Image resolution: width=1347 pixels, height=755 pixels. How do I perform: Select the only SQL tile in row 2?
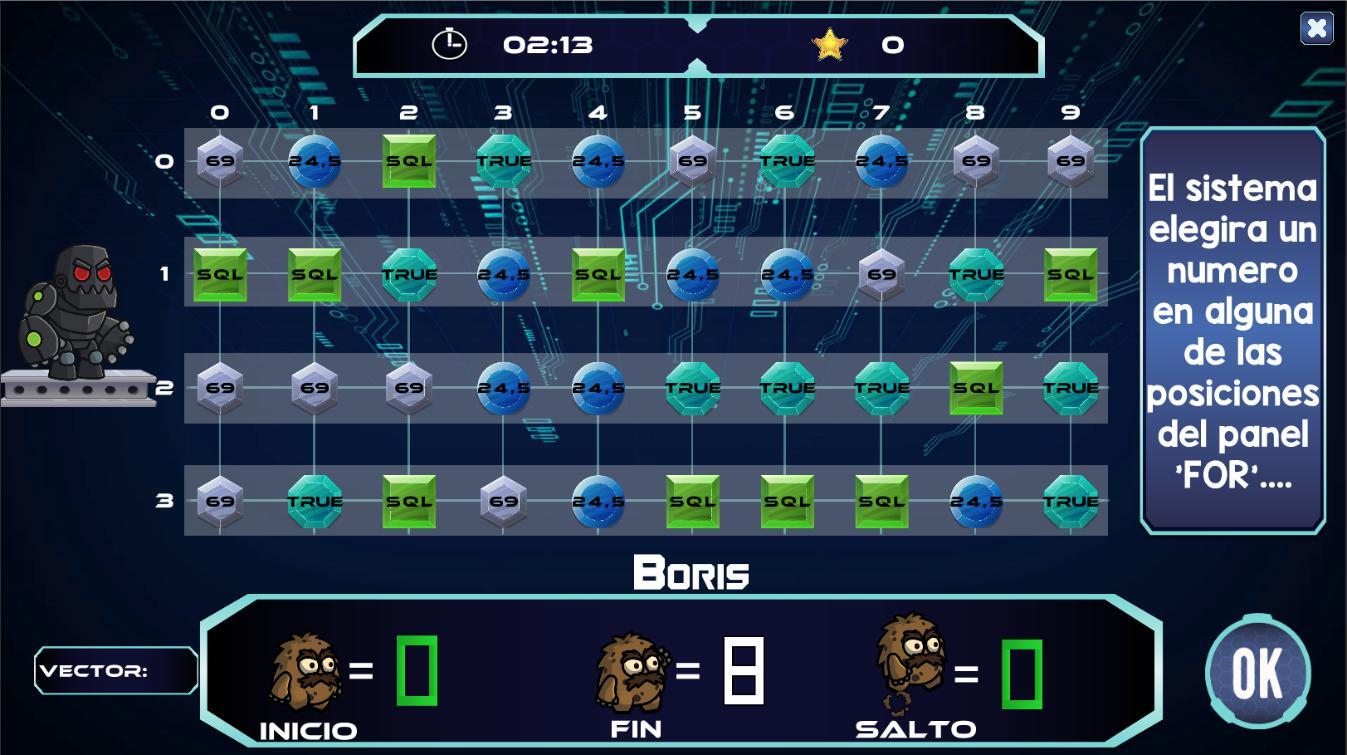click(x=975, y=388)
